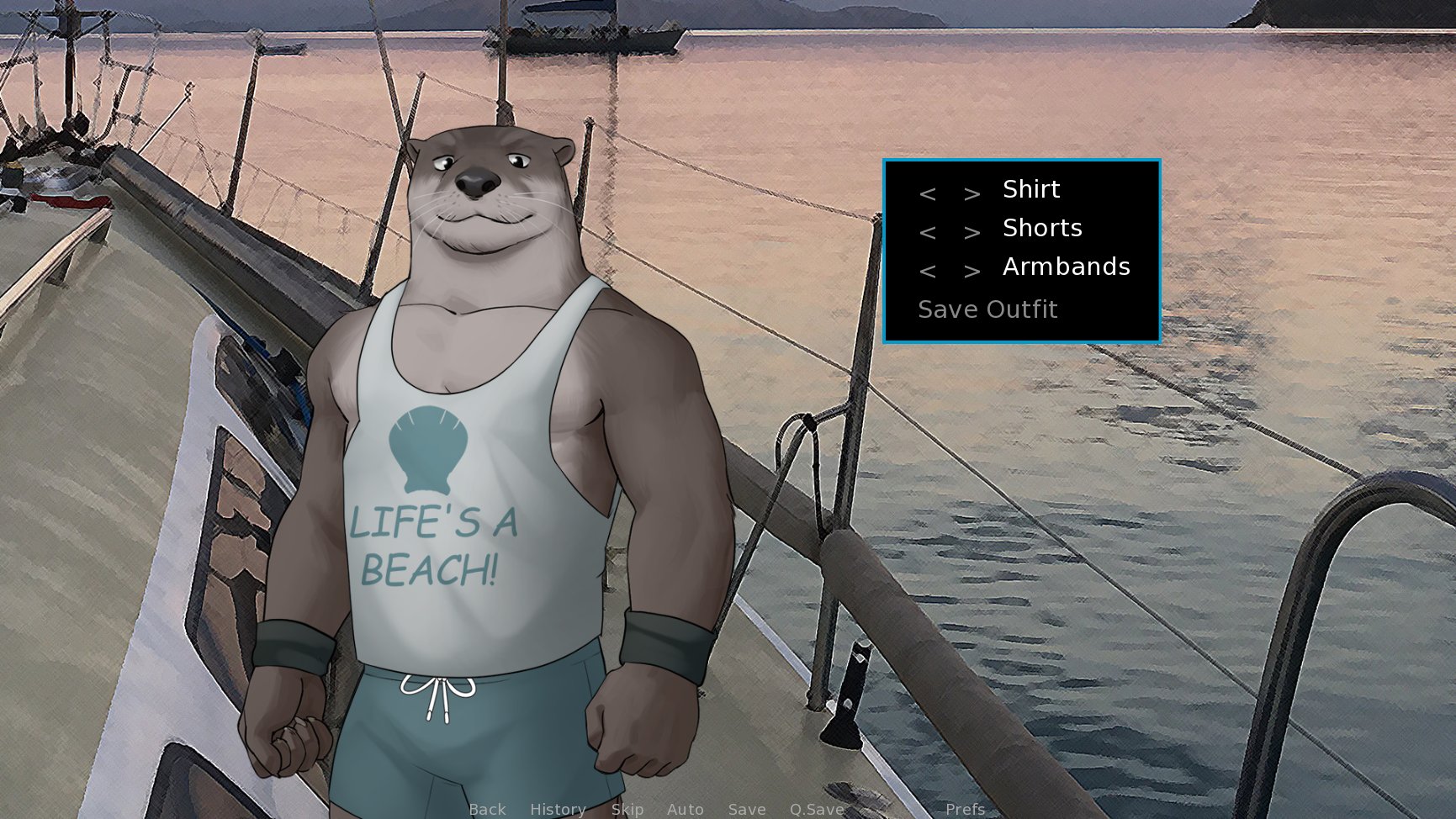Click the Armbands label in the outfit panel
Image resolution: width=1456 pixels, height=819 pixels.
(x=1066, y=267)
